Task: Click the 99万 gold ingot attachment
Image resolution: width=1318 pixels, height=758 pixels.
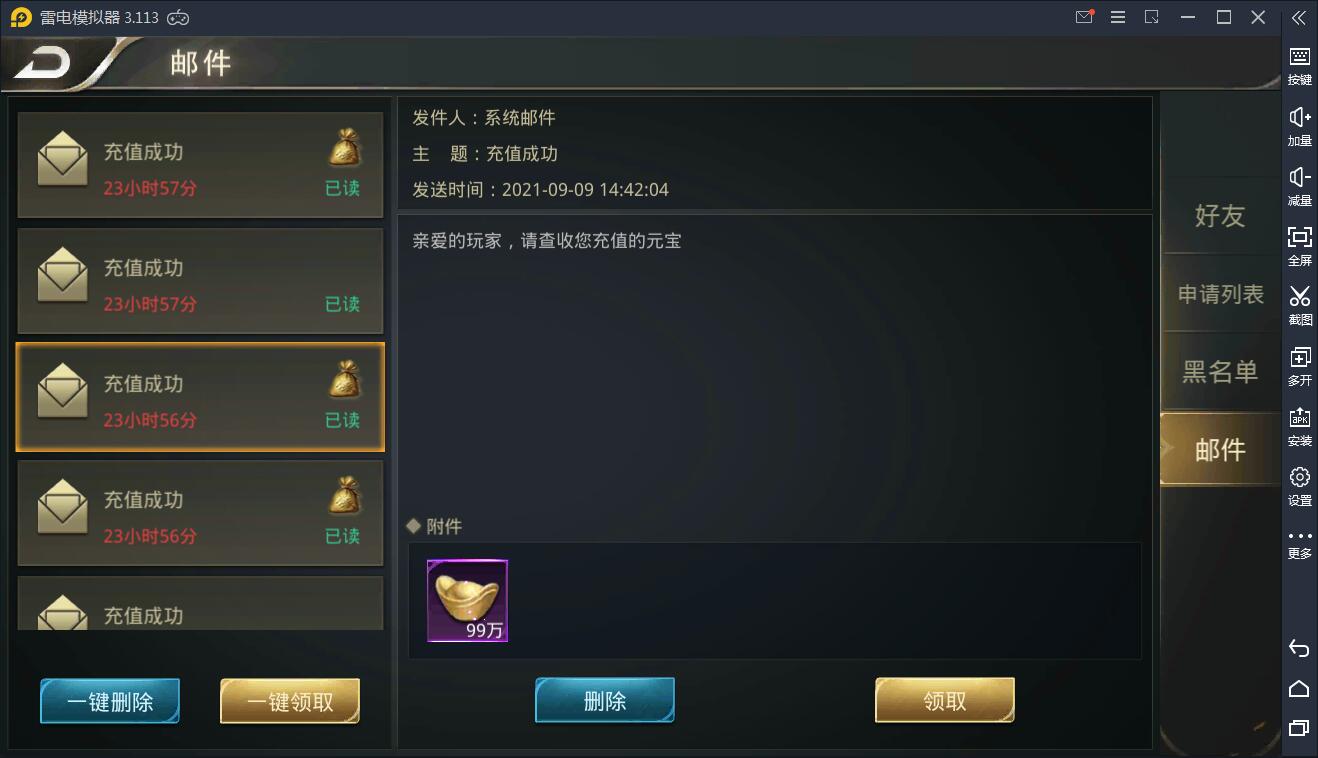Action: [x=467, y=600]
